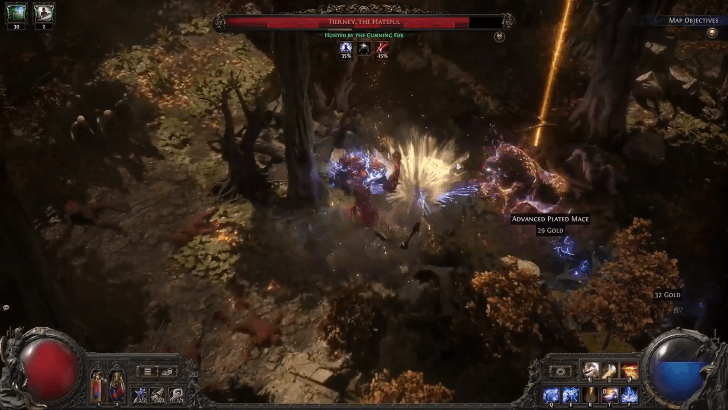Activate the lightning skill bound to E
This screenshot has height=410, width=728.
572,394
